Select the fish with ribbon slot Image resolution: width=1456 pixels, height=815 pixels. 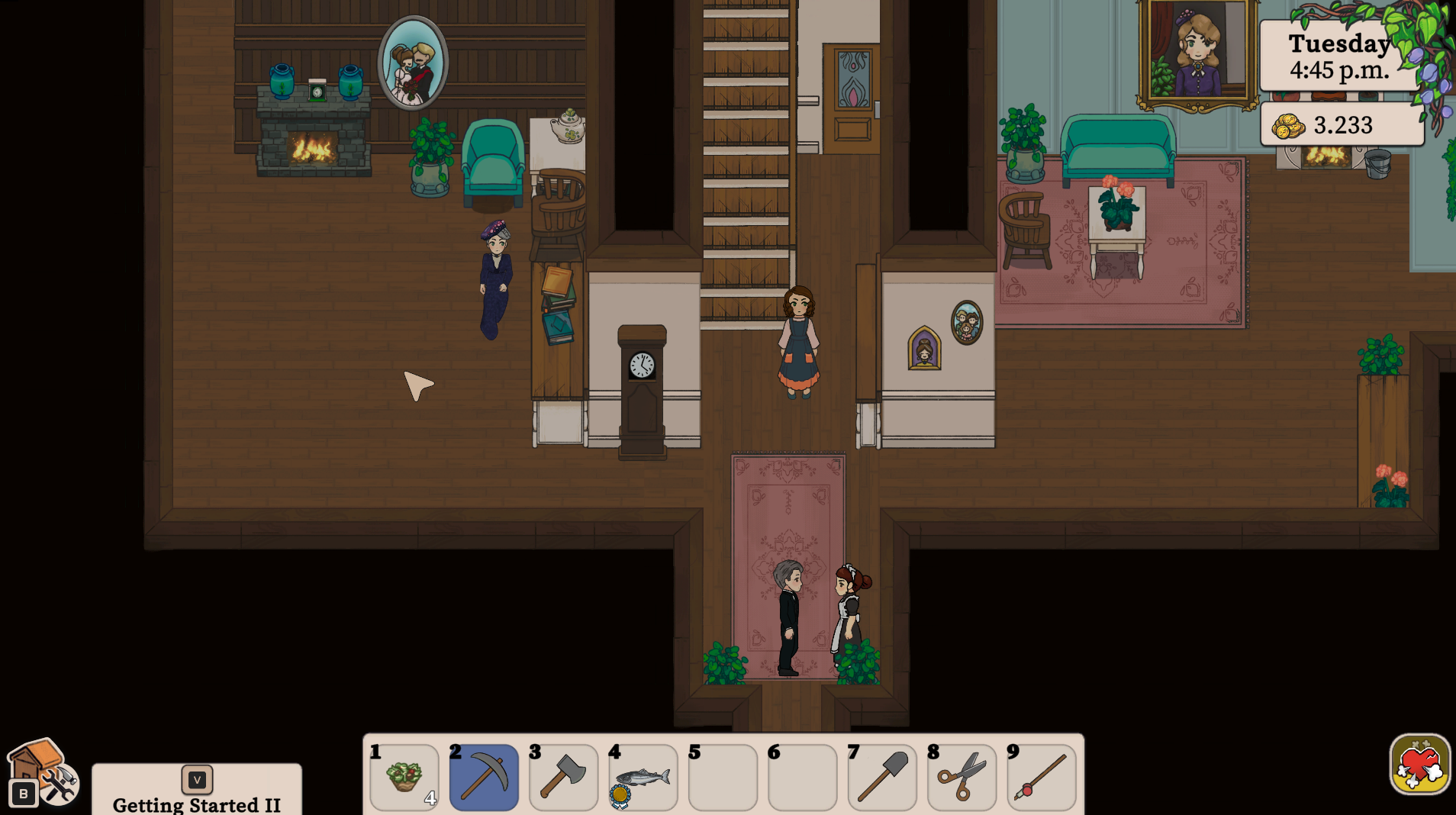click(x=643, y=777)
